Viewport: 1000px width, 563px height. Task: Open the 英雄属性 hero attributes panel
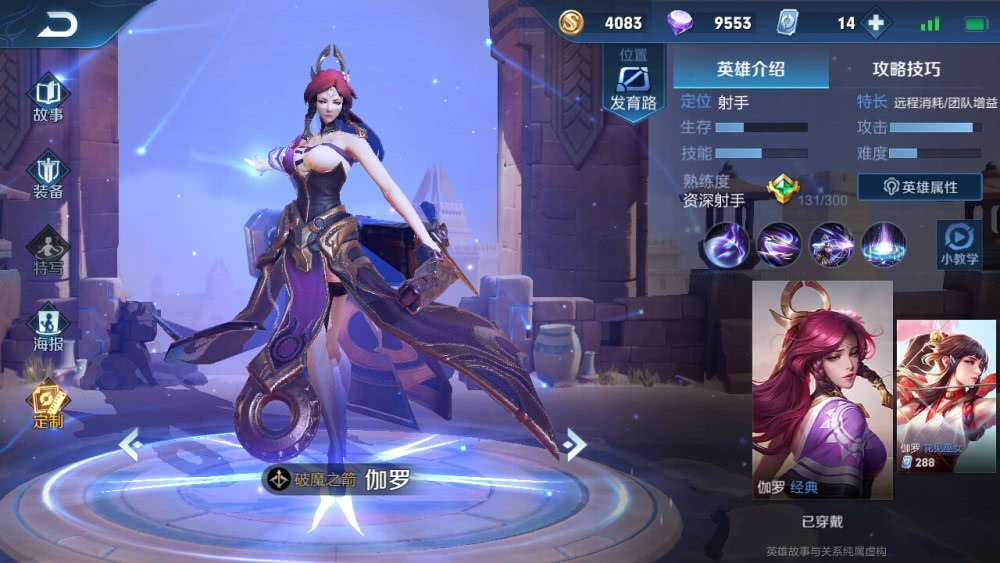919,187
